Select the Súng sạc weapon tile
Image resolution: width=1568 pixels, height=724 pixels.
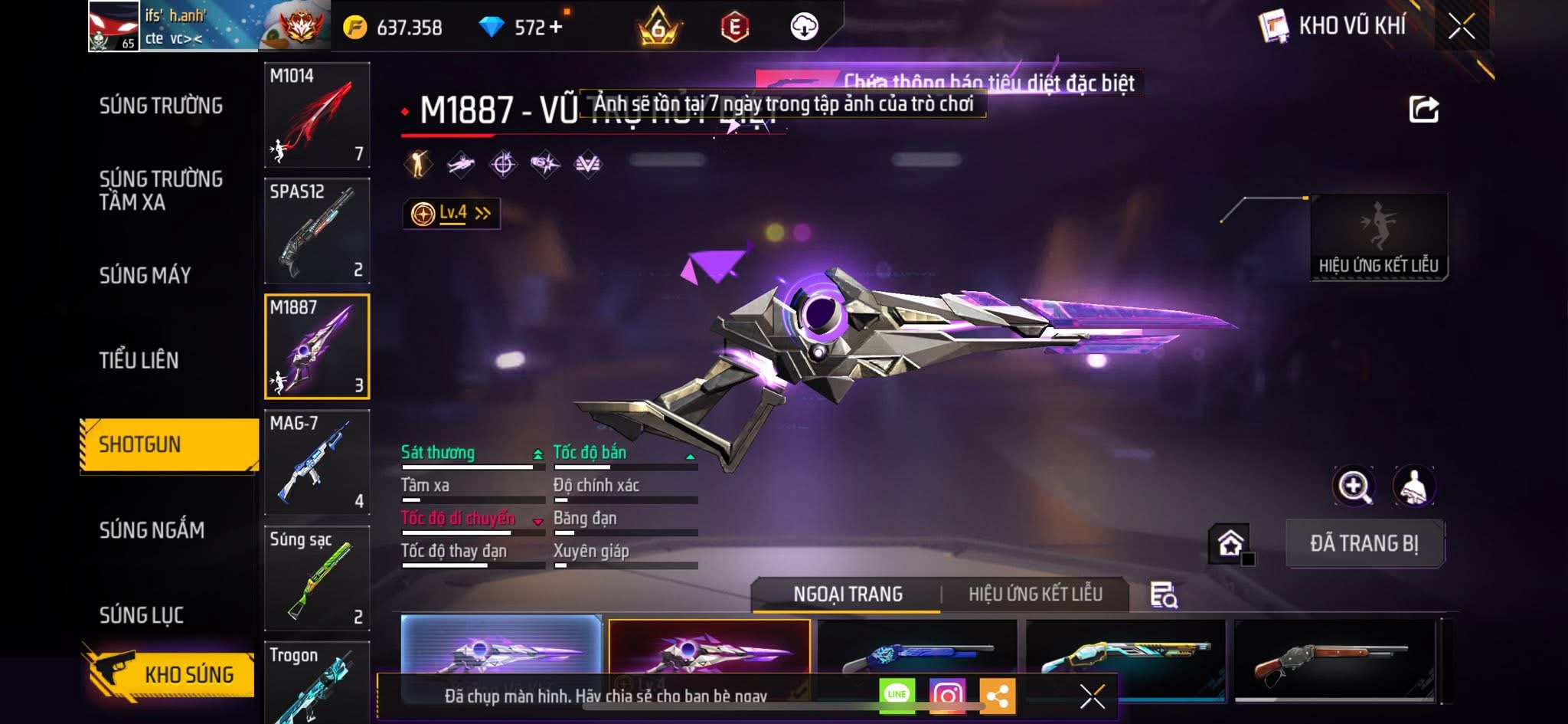click(x=317, y=578)
